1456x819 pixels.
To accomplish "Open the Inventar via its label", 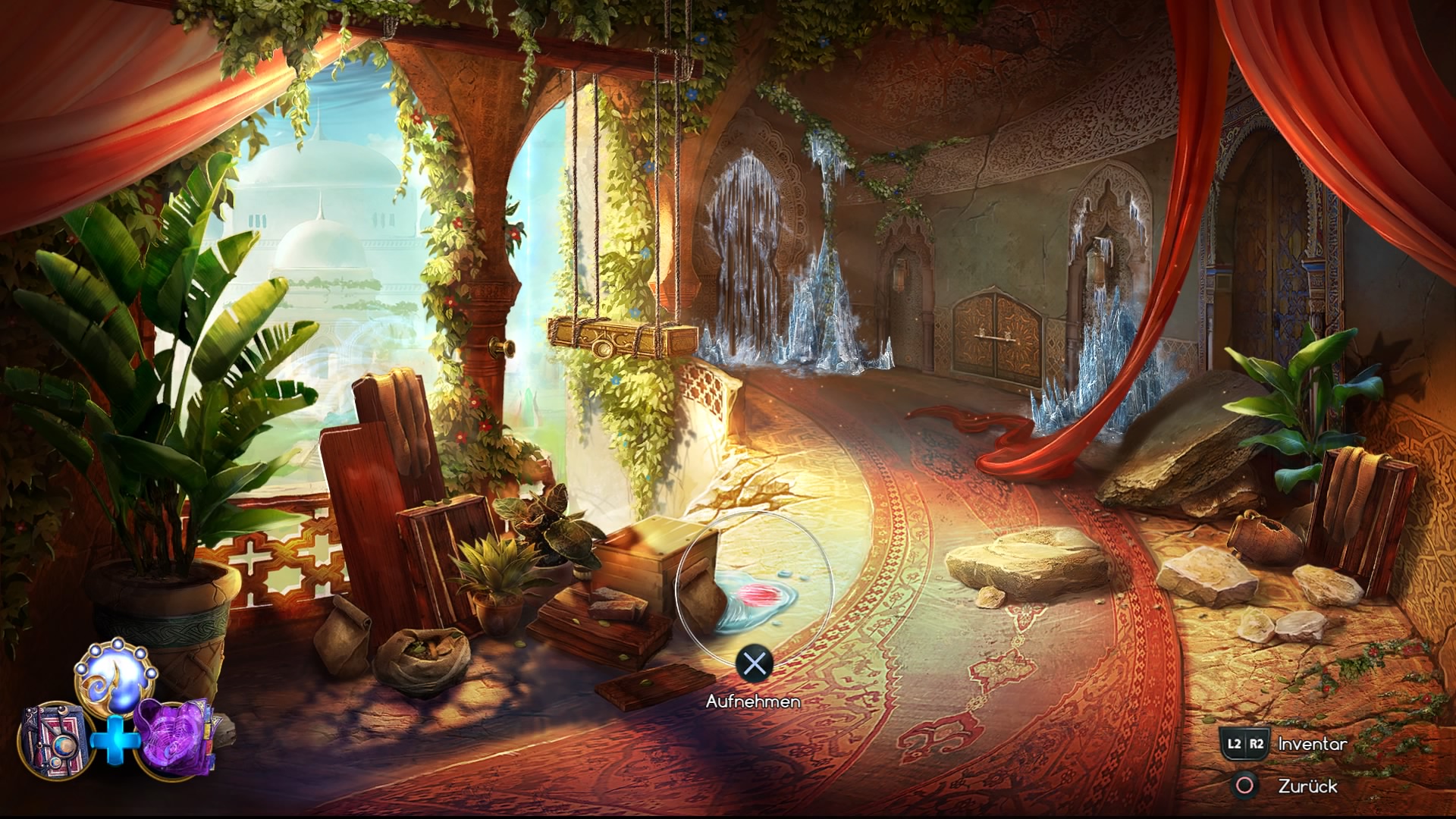I will pos(1312,745).
